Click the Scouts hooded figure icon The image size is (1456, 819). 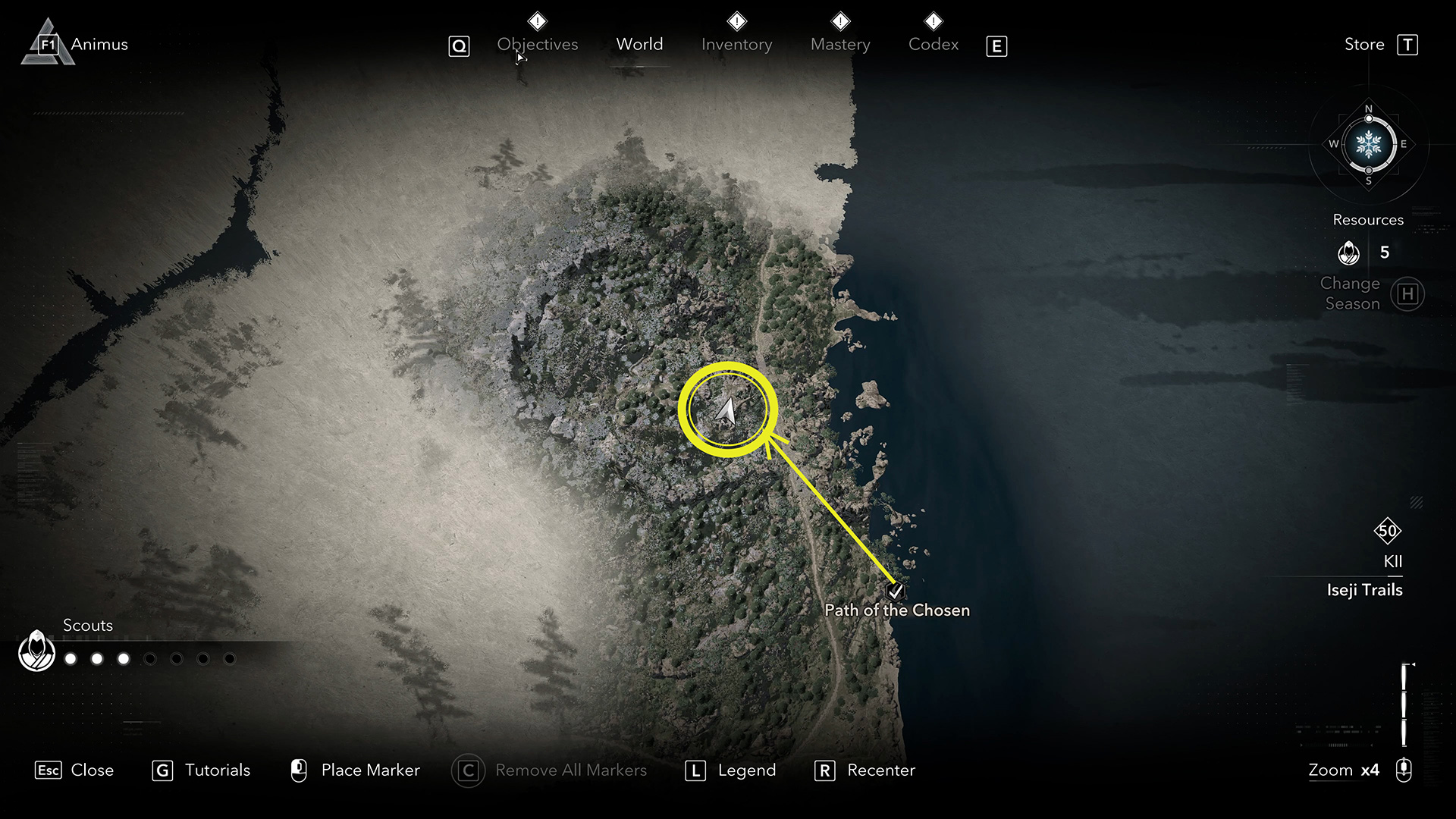pyautogui.click(x=36, y=651)
